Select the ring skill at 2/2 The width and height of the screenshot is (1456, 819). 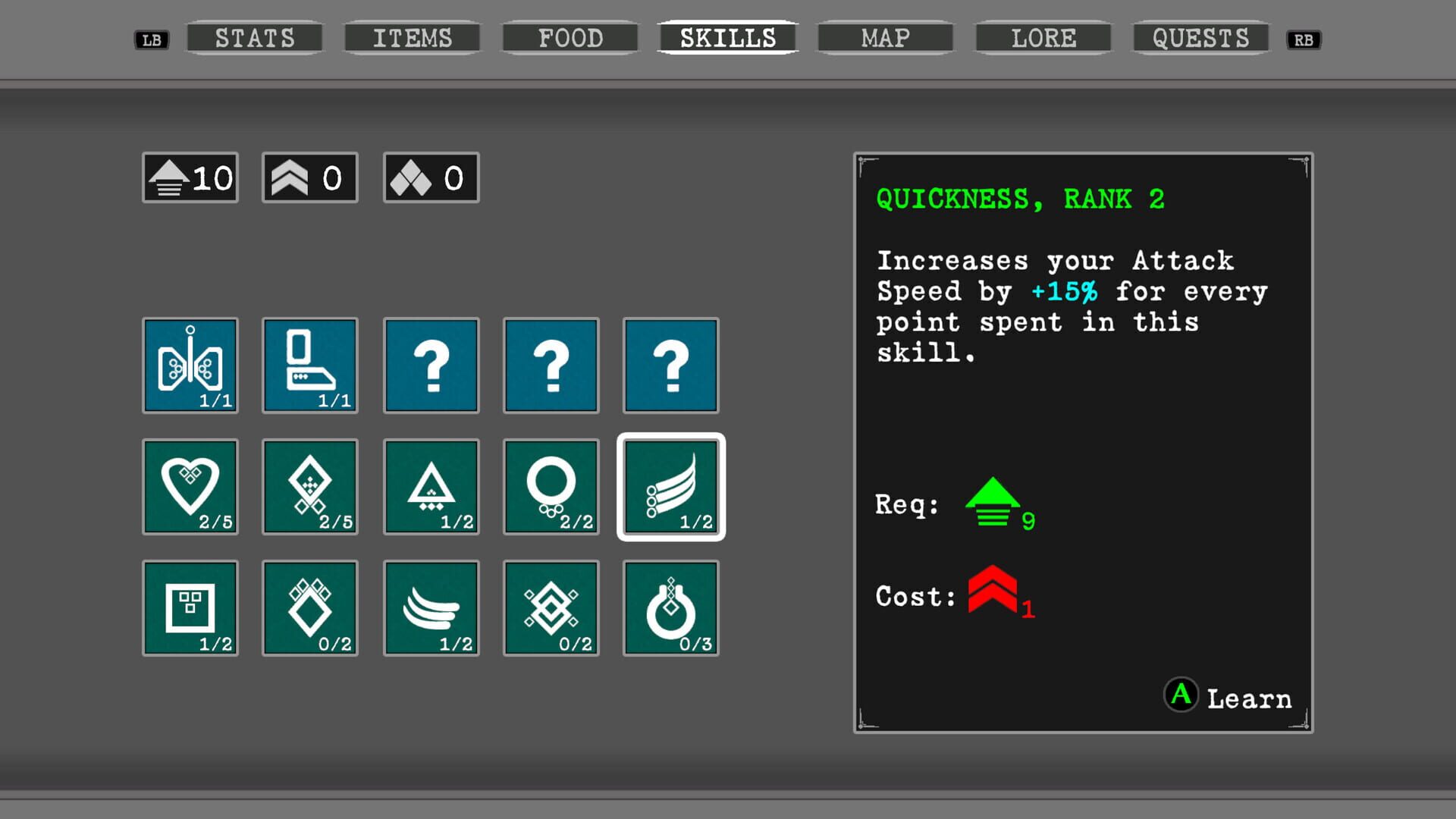pyautogui.click(x=551, y=487)
